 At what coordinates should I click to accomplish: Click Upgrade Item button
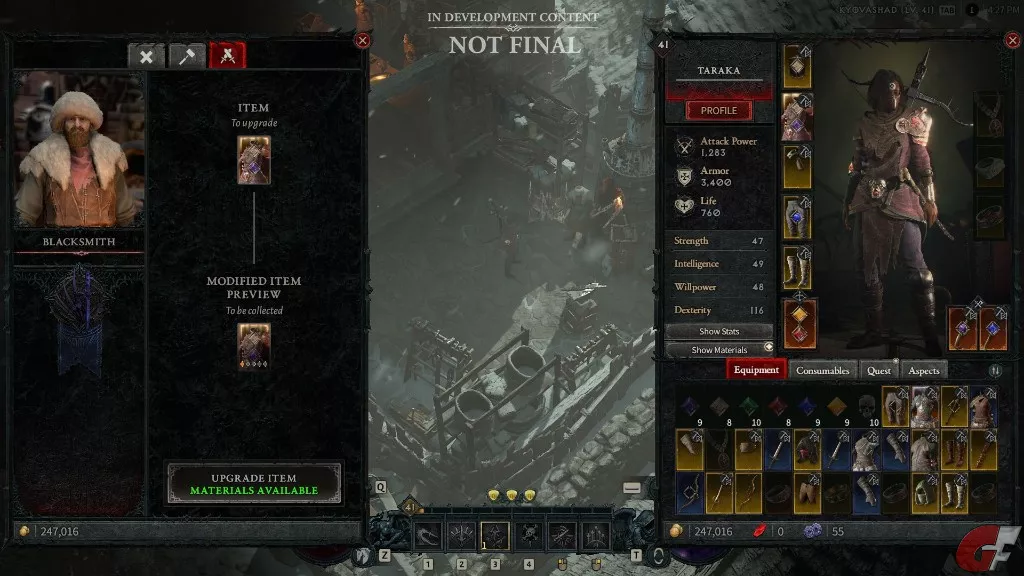pyautogui.click(x=254, y=484)
